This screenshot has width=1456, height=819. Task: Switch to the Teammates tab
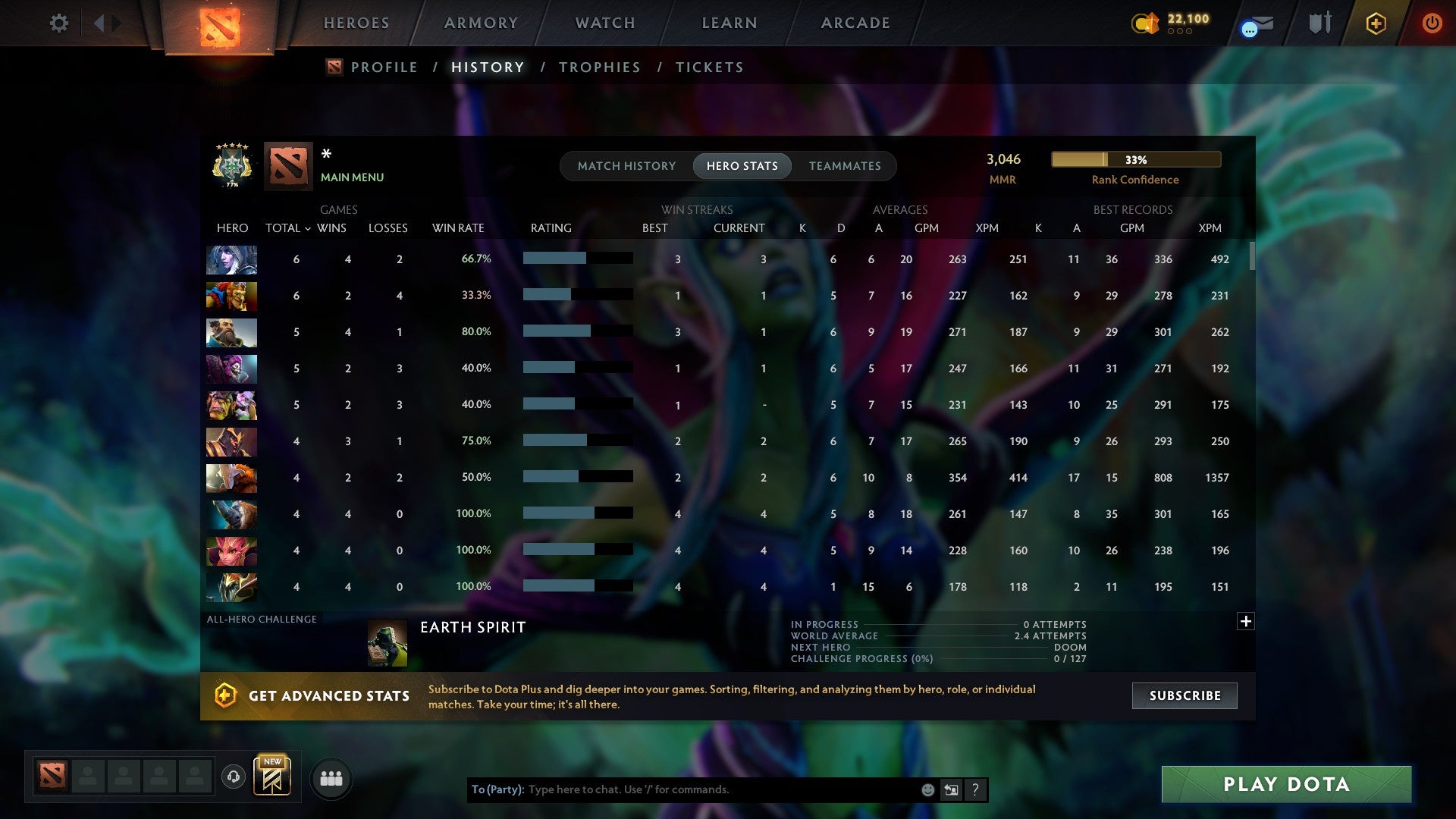click(845, 166)
